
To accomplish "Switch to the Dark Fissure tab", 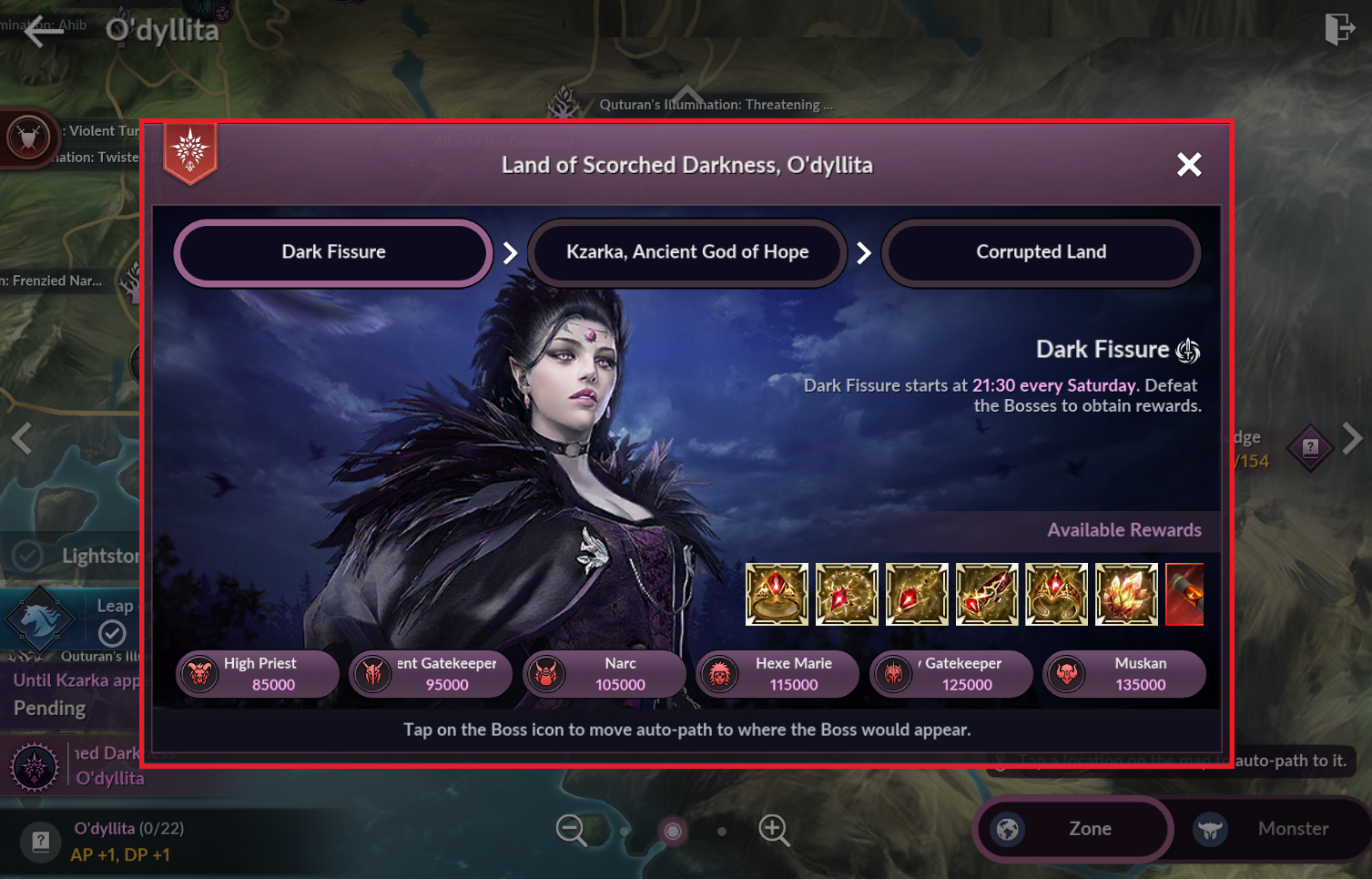I will point(333,252).
